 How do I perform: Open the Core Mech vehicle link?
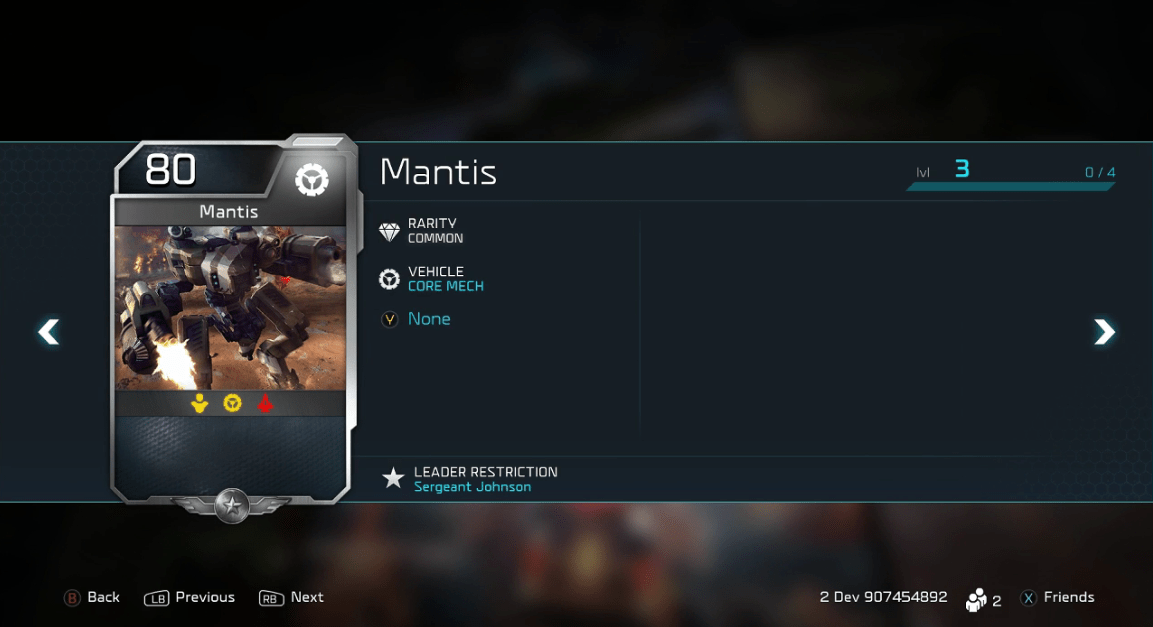[445, 286]
